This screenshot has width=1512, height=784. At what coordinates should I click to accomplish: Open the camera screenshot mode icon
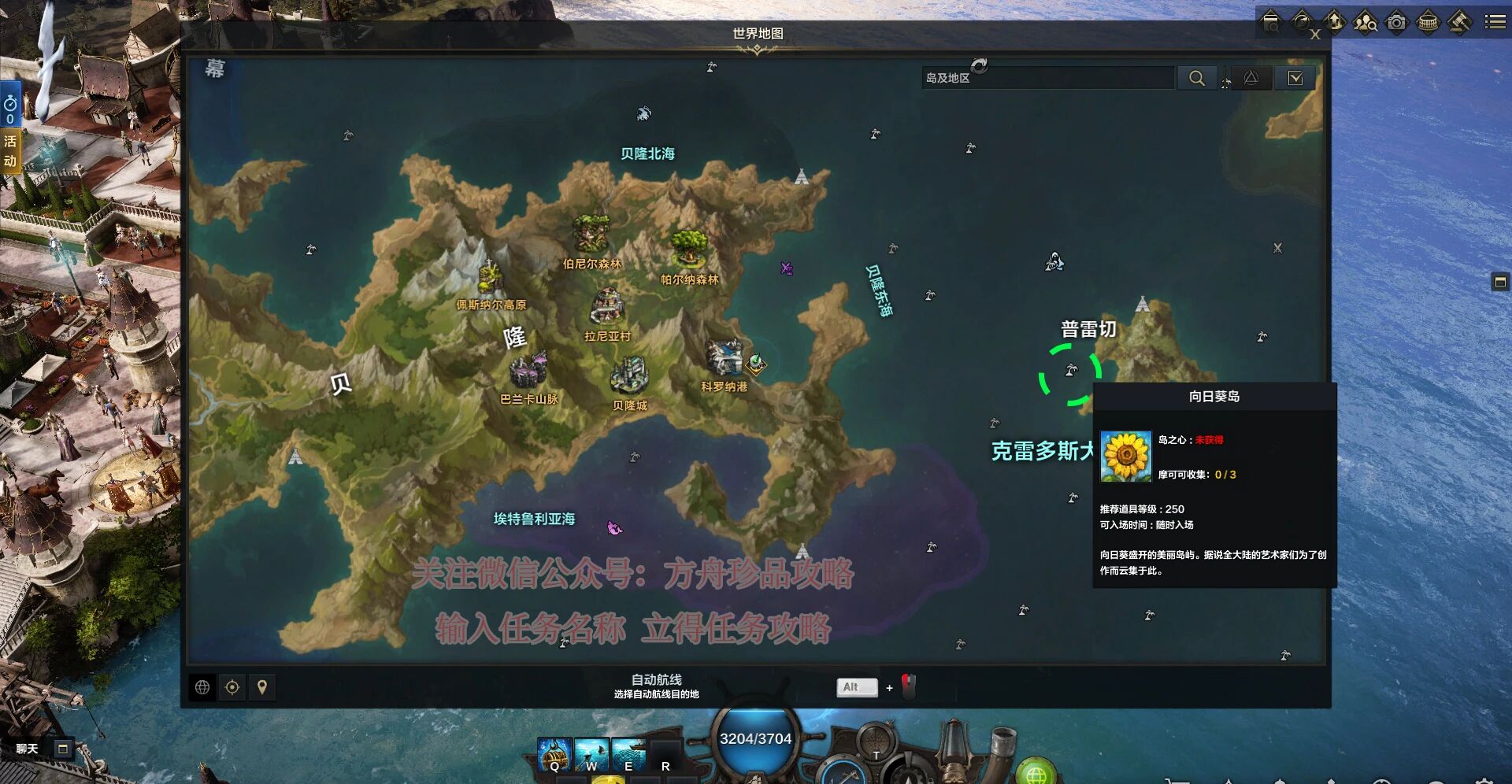pyautogui.click(x=1396, y=22)
